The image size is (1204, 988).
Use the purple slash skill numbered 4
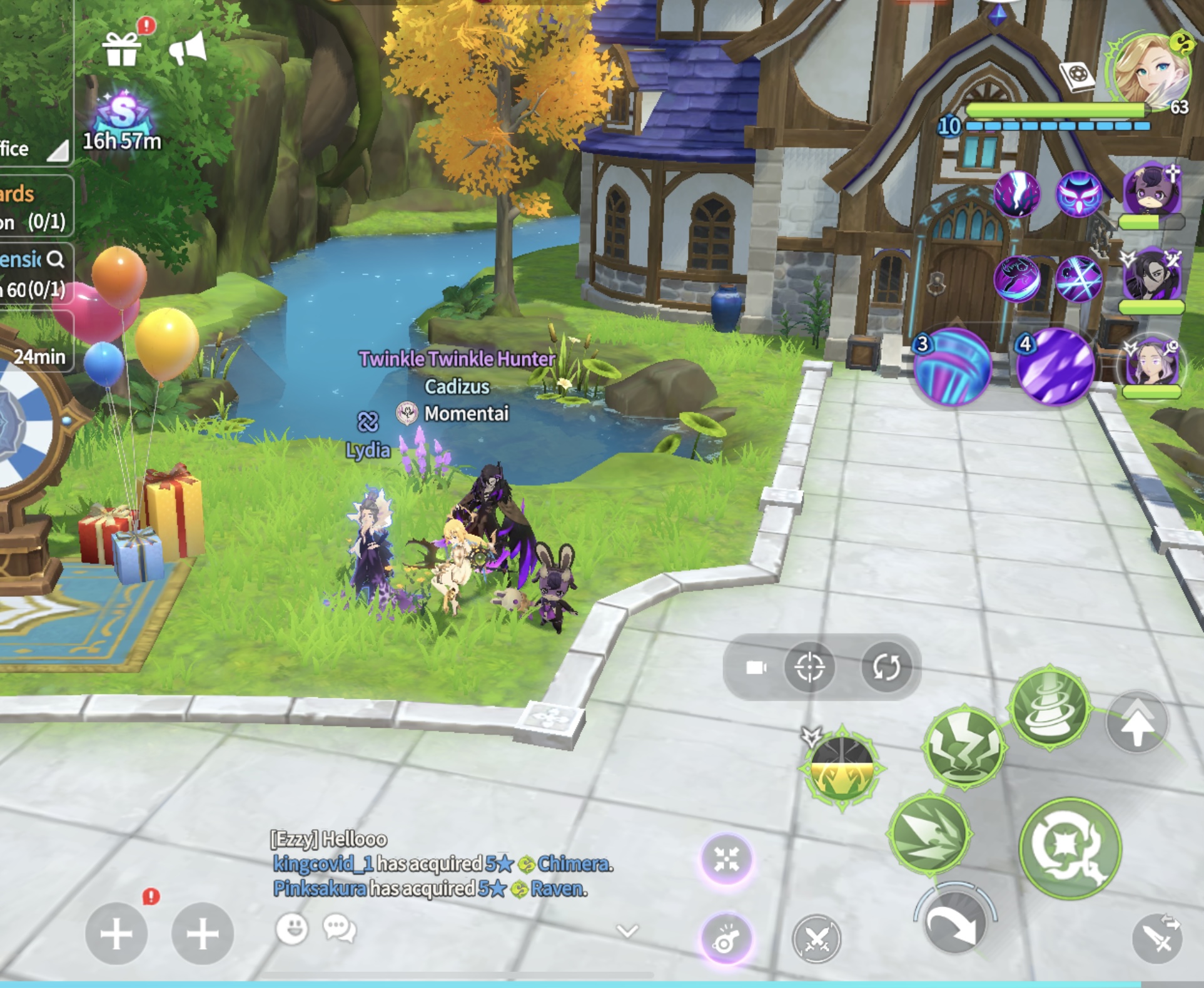1056,368
